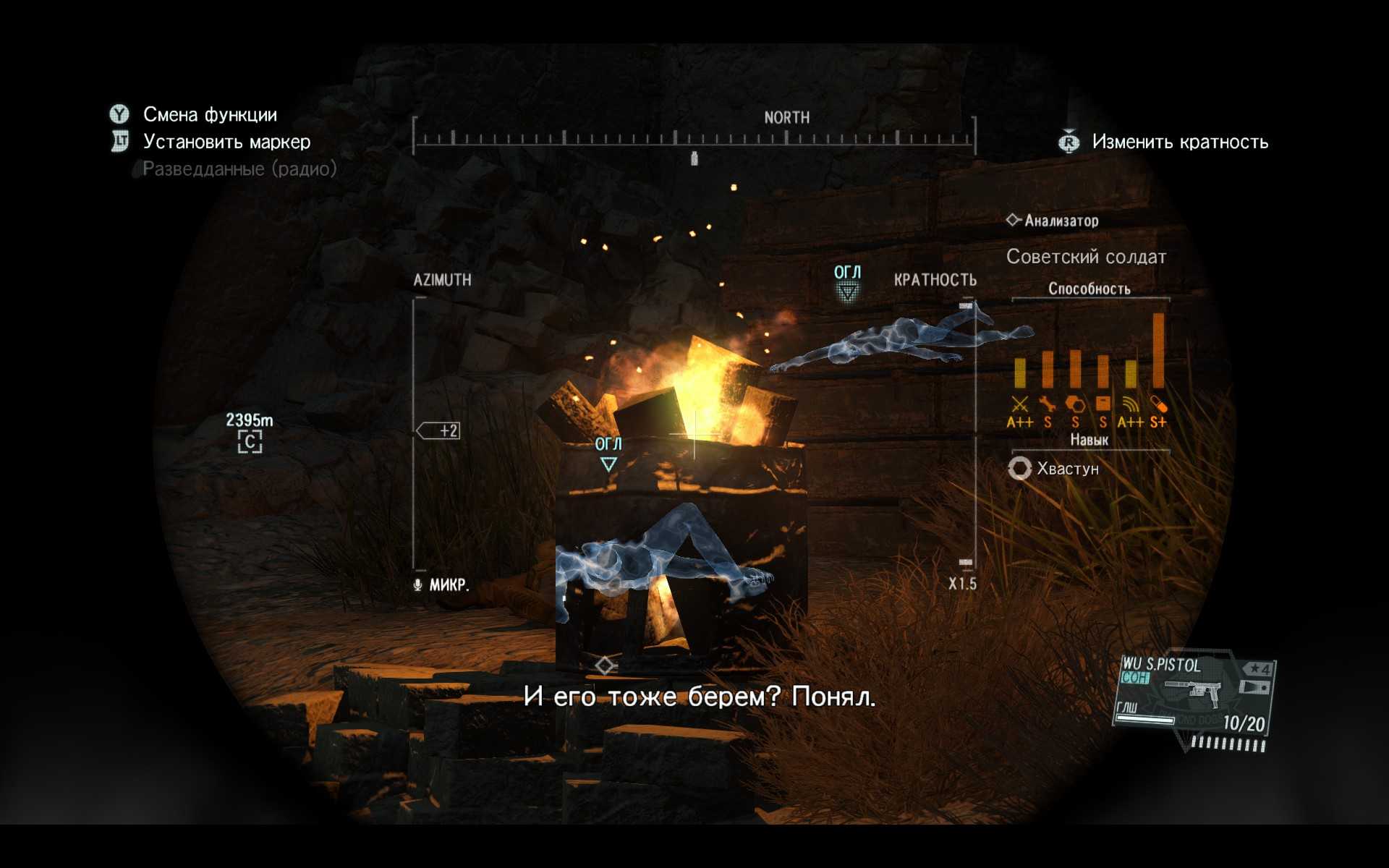1389x868 pixels.
Task: Click the Советский солдат name label
Action: [x=1086, y=257]
